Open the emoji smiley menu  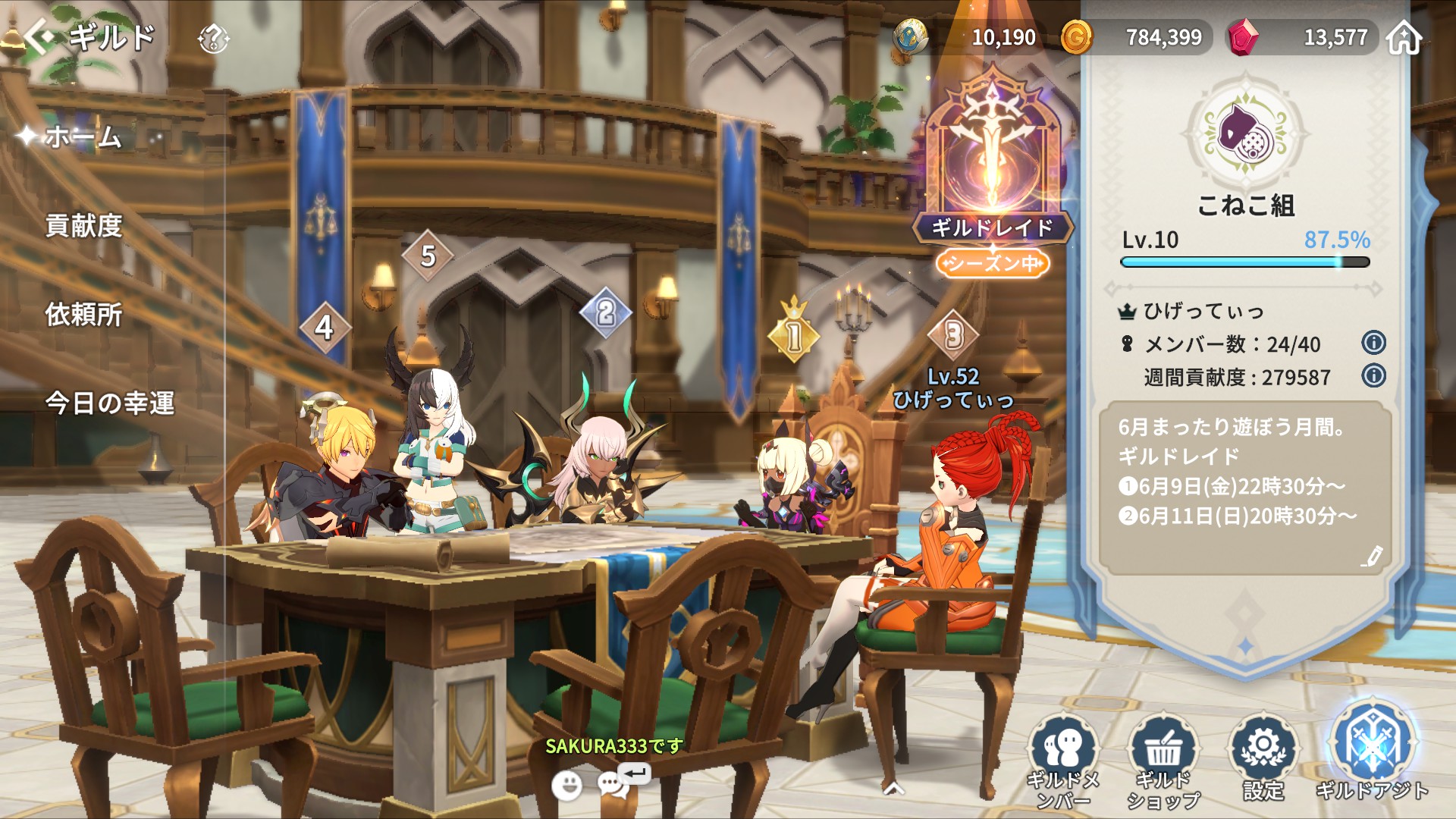566,786
